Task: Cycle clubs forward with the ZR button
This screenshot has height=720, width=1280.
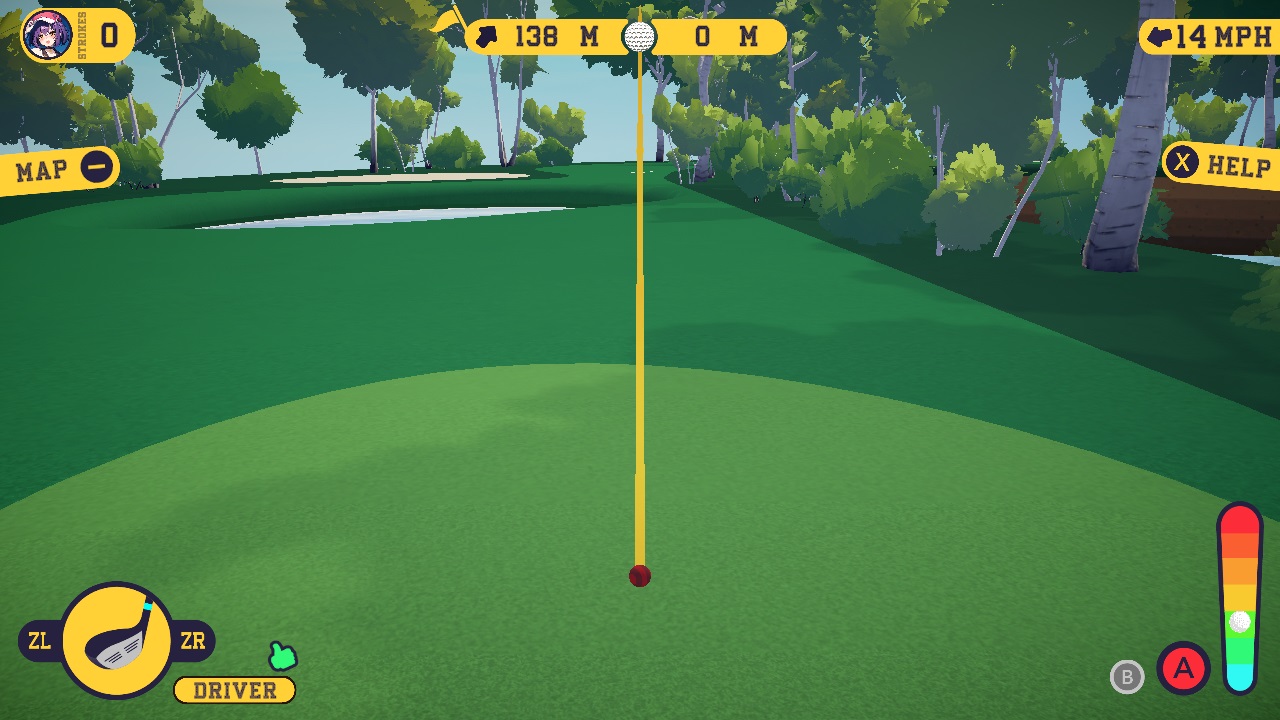Action: coord(192,638)
